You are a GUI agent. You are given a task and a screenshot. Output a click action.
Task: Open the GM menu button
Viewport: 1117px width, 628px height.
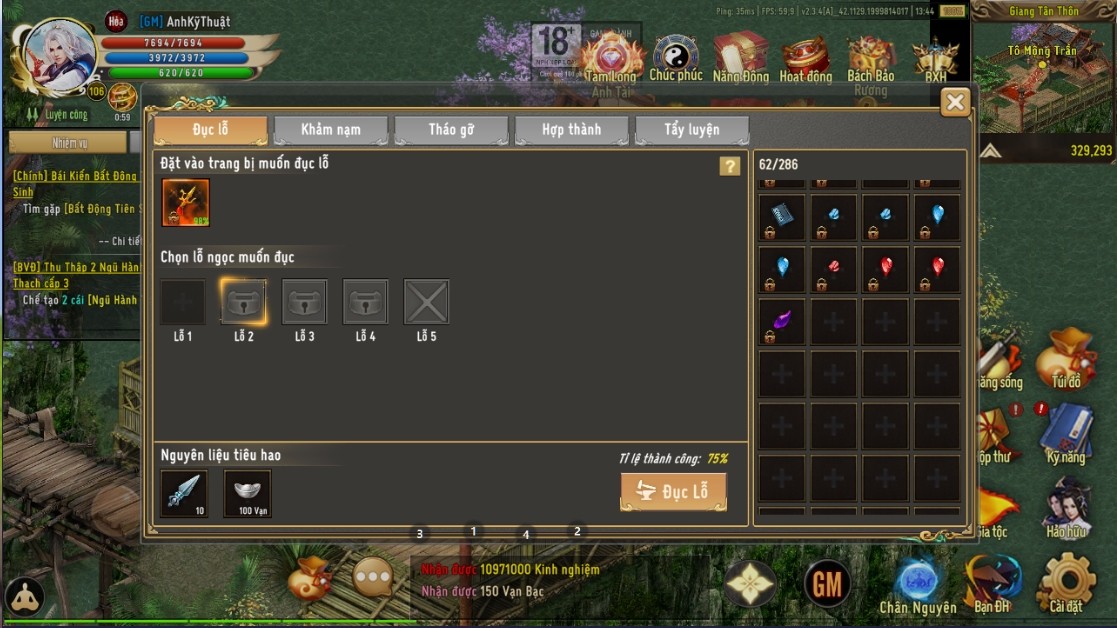coord(827,583)
